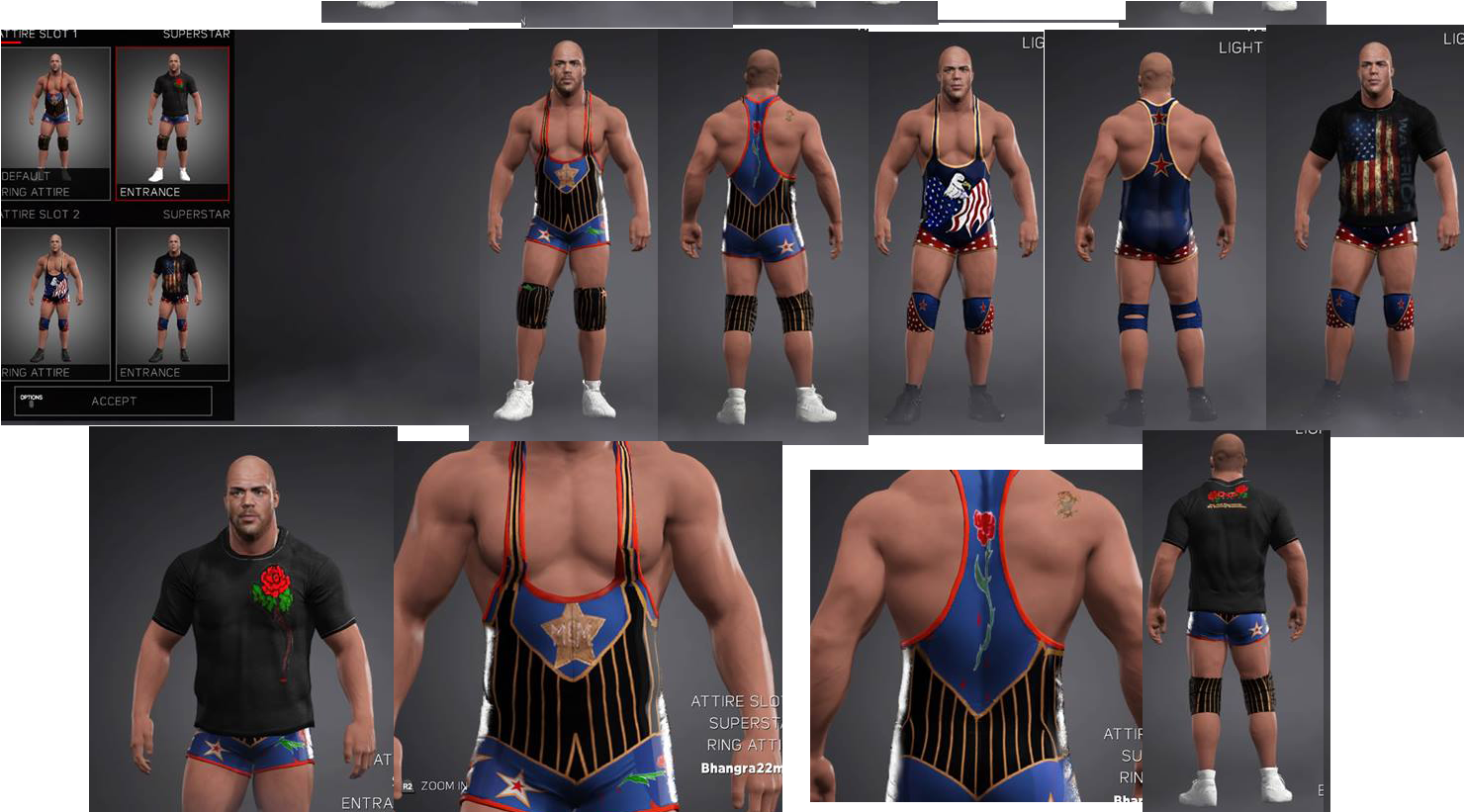Select the wrestler wearing the eagle-flag singlet
Screen dimensions: 1464x812
pyautogui.click(x=953, y=227)
